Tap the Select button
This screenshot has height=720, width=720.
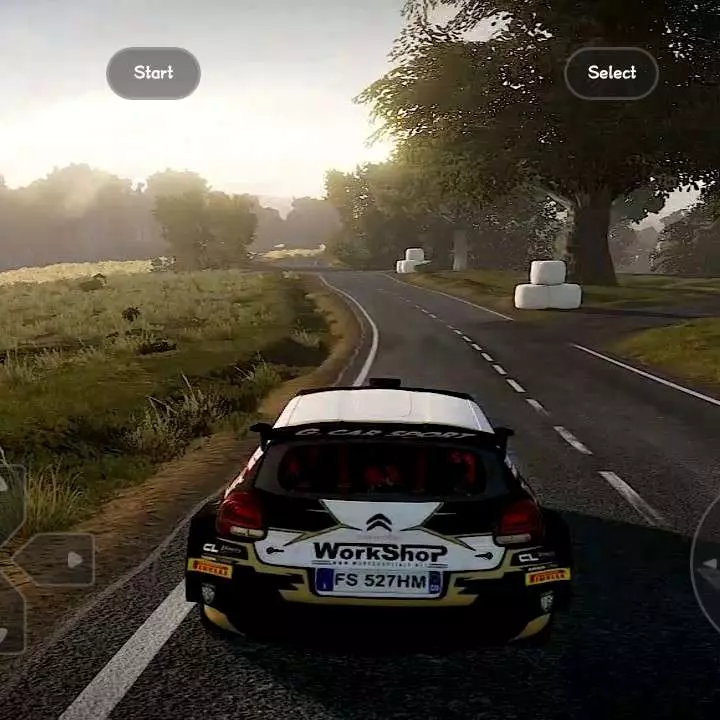611,73
